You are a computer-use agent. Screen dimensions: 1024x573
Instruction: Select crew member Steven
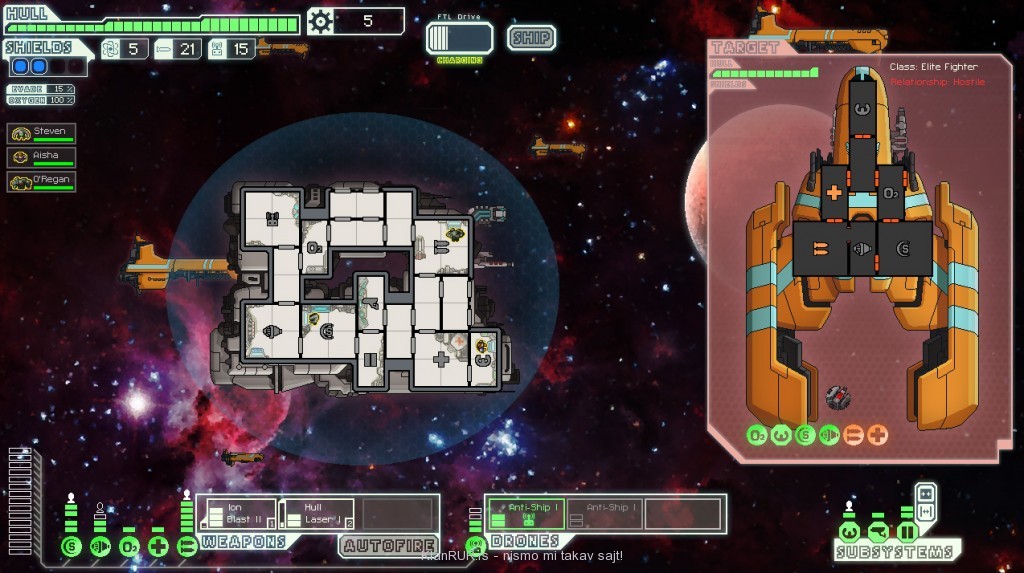[42, 133]
